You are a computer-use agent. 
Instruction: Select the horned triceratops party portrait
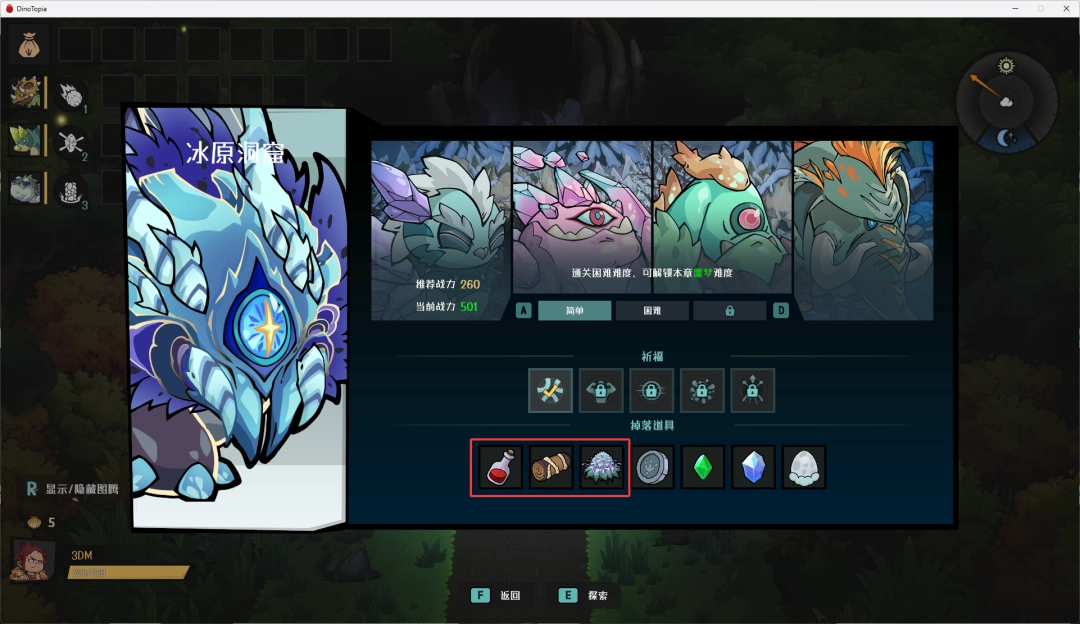click(25, 93)
